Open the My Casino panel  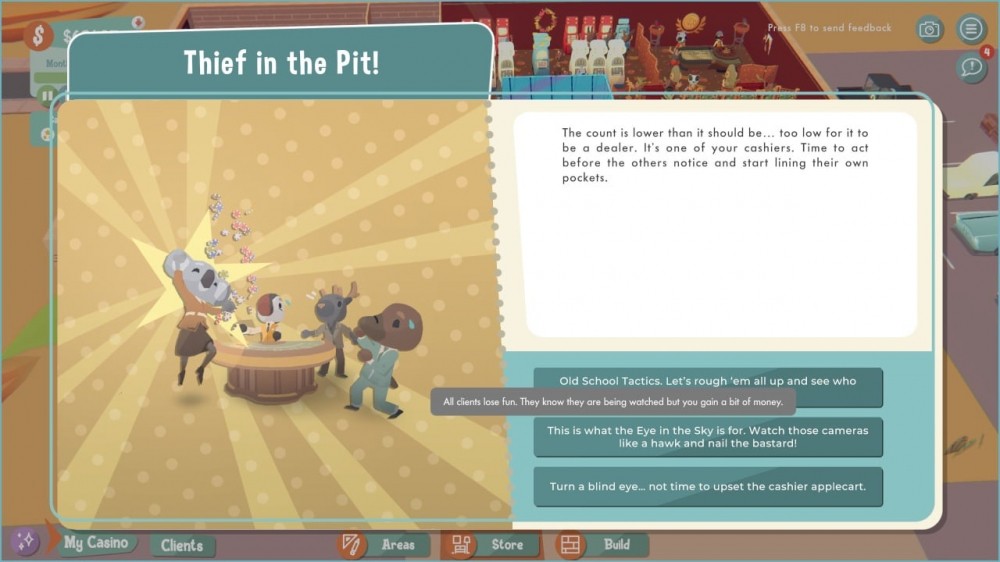95,543
